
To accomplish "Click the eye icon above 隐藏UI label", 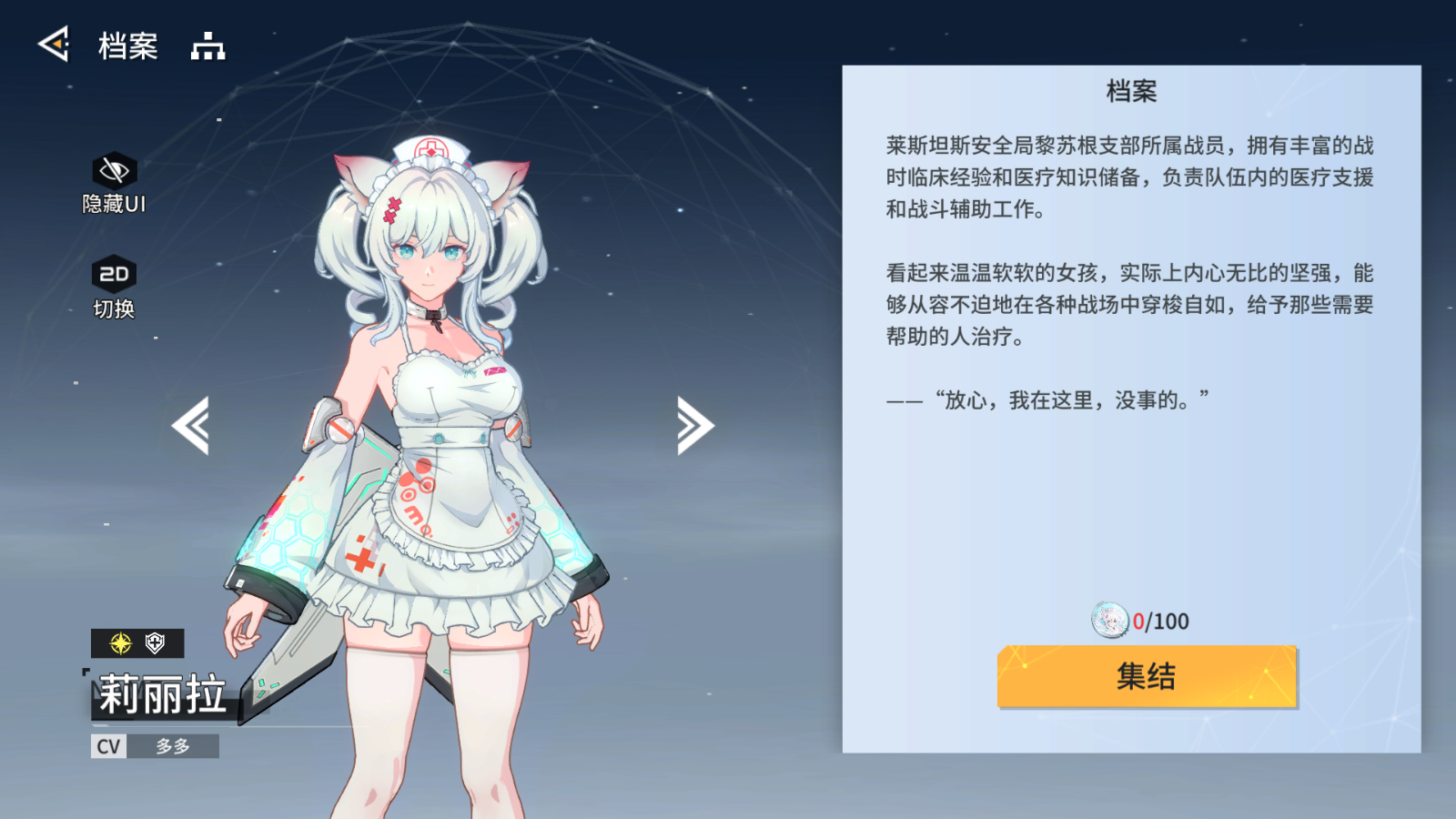I will (113, 168).
